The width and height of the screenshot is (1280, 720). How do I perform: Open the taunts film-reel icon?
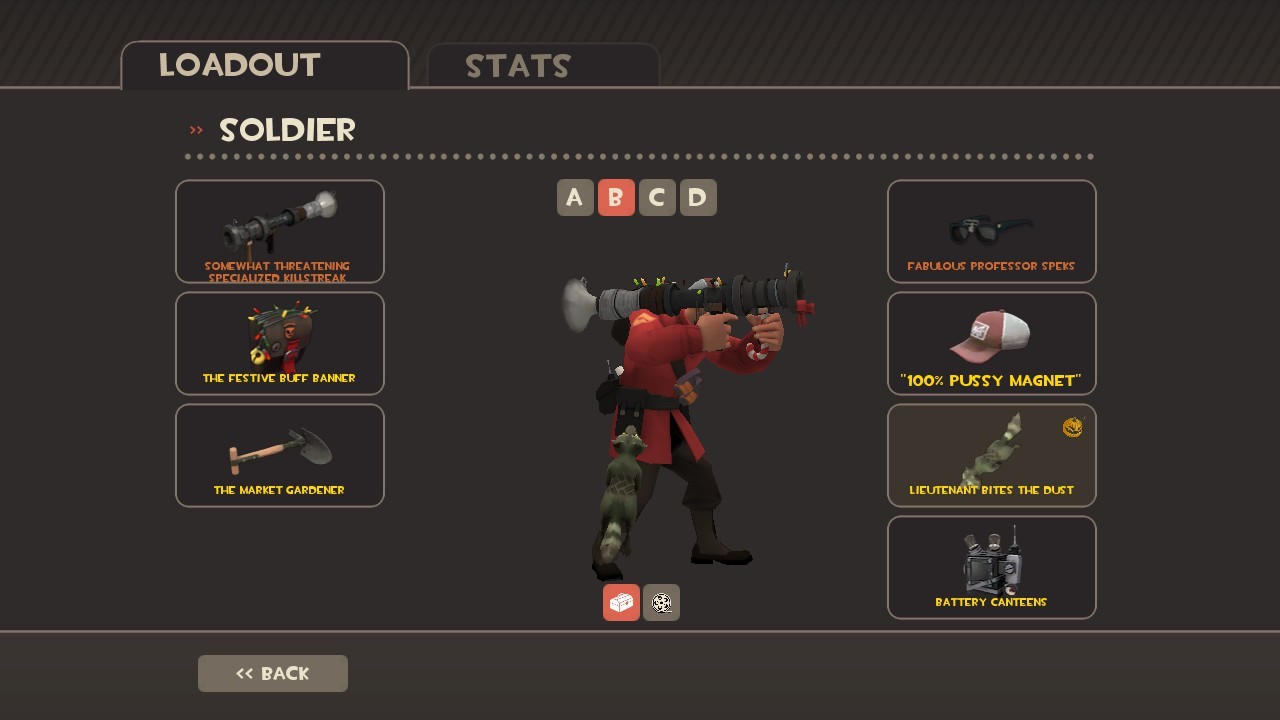click(661, 602)
